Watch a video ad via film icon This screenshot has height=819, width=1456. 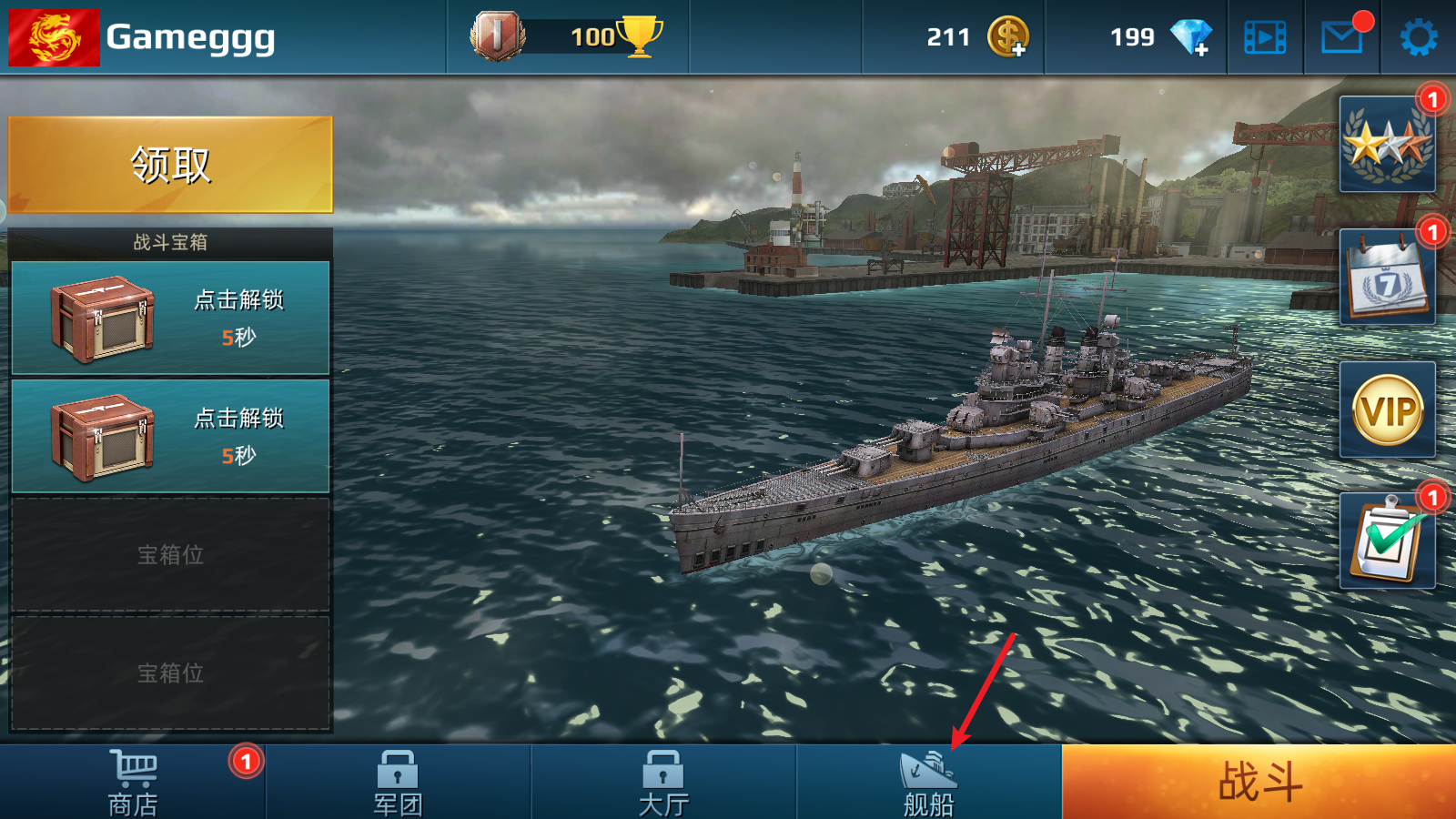point(1265,37)
